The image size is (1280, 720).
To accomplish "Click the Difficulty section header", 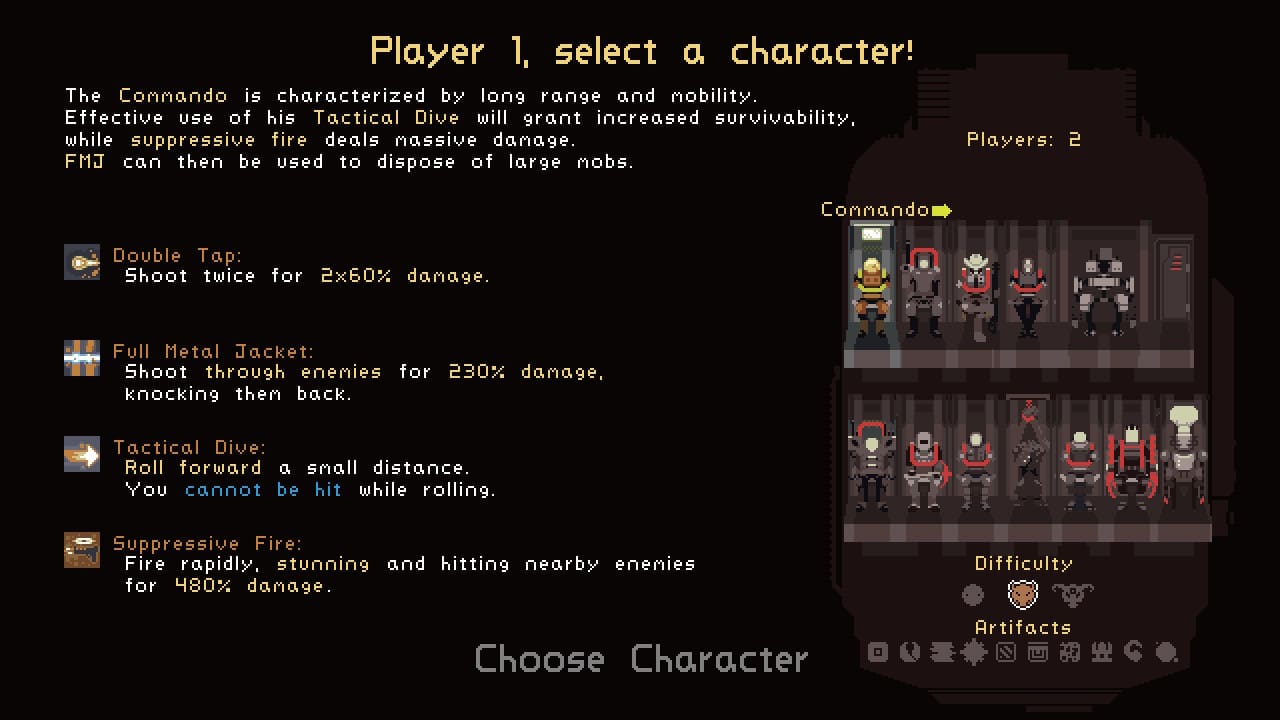I will pos(1023,563).
